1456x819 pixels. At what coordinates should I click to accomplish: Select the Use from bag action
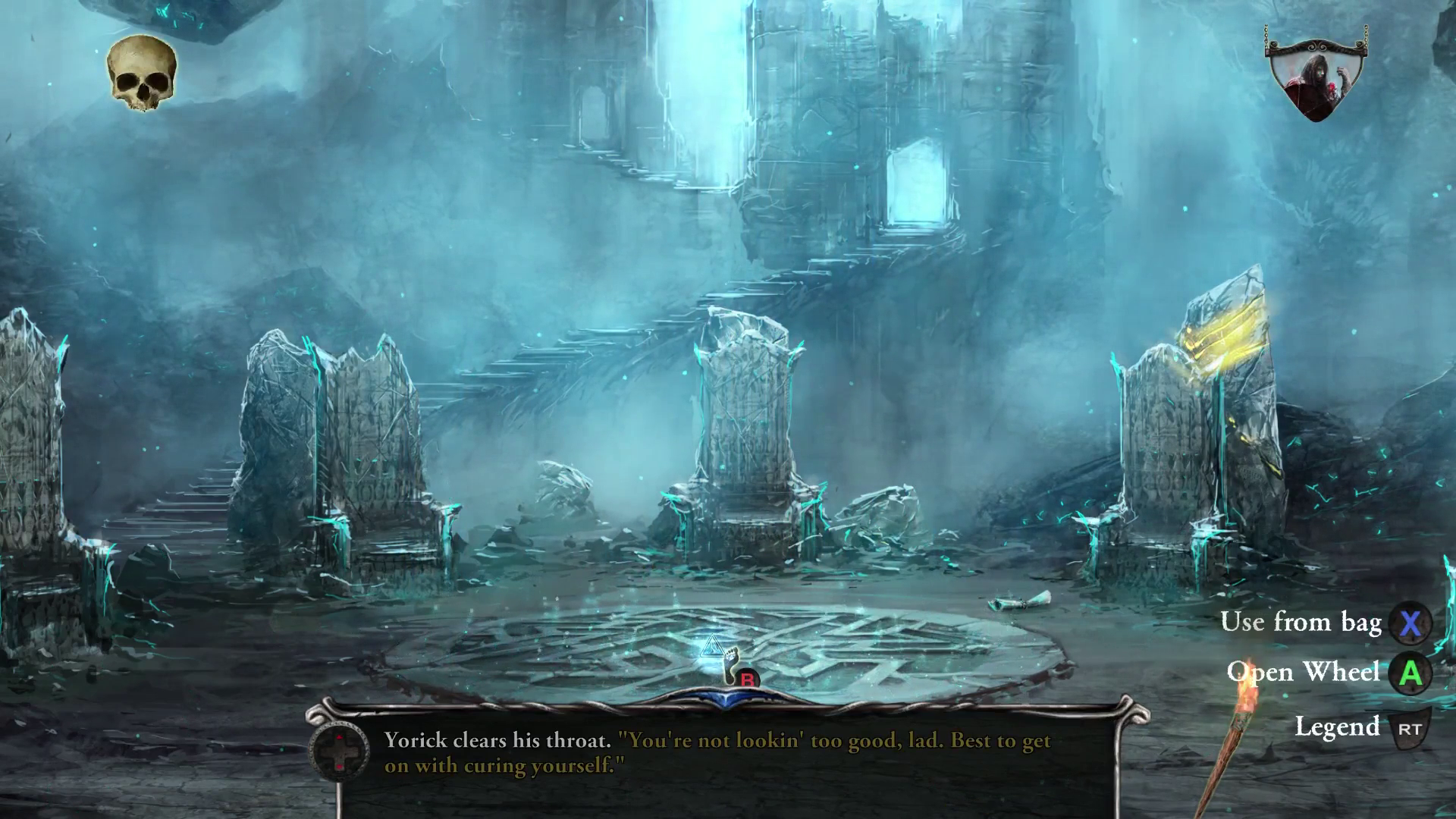1301,623
